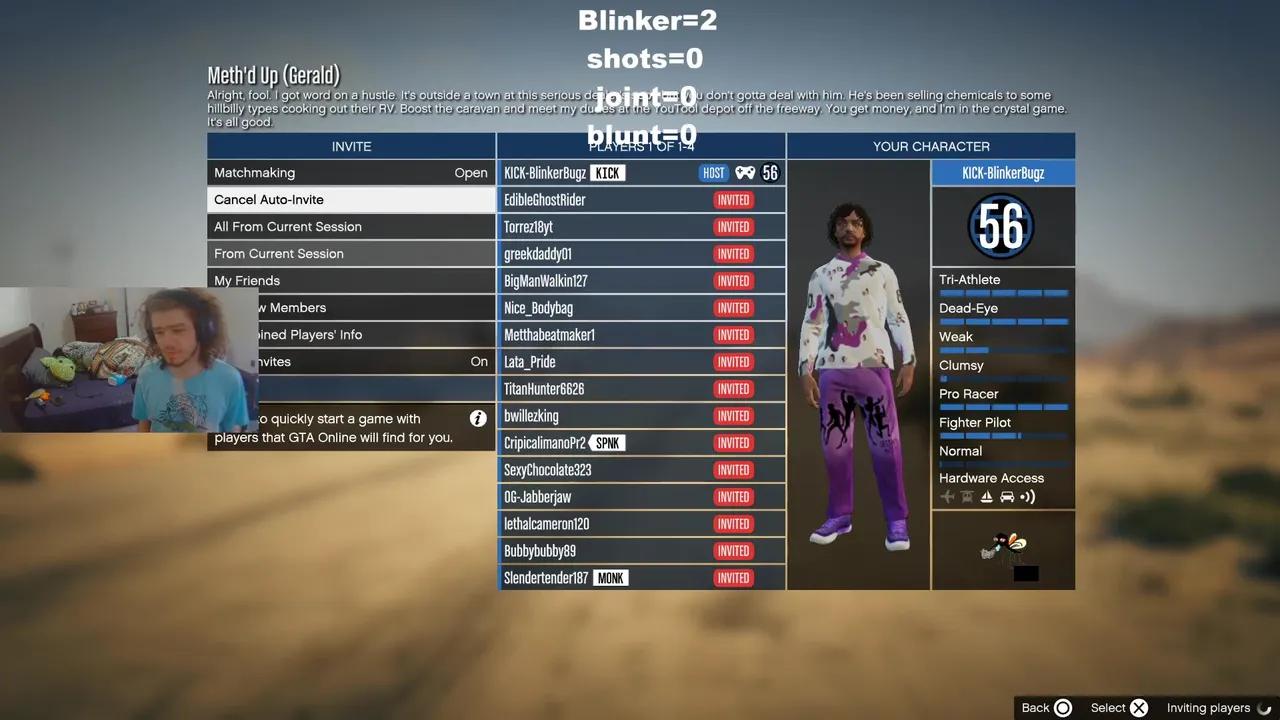Click the remote signal icon in Hardware Access

(x=1028, y=497)
